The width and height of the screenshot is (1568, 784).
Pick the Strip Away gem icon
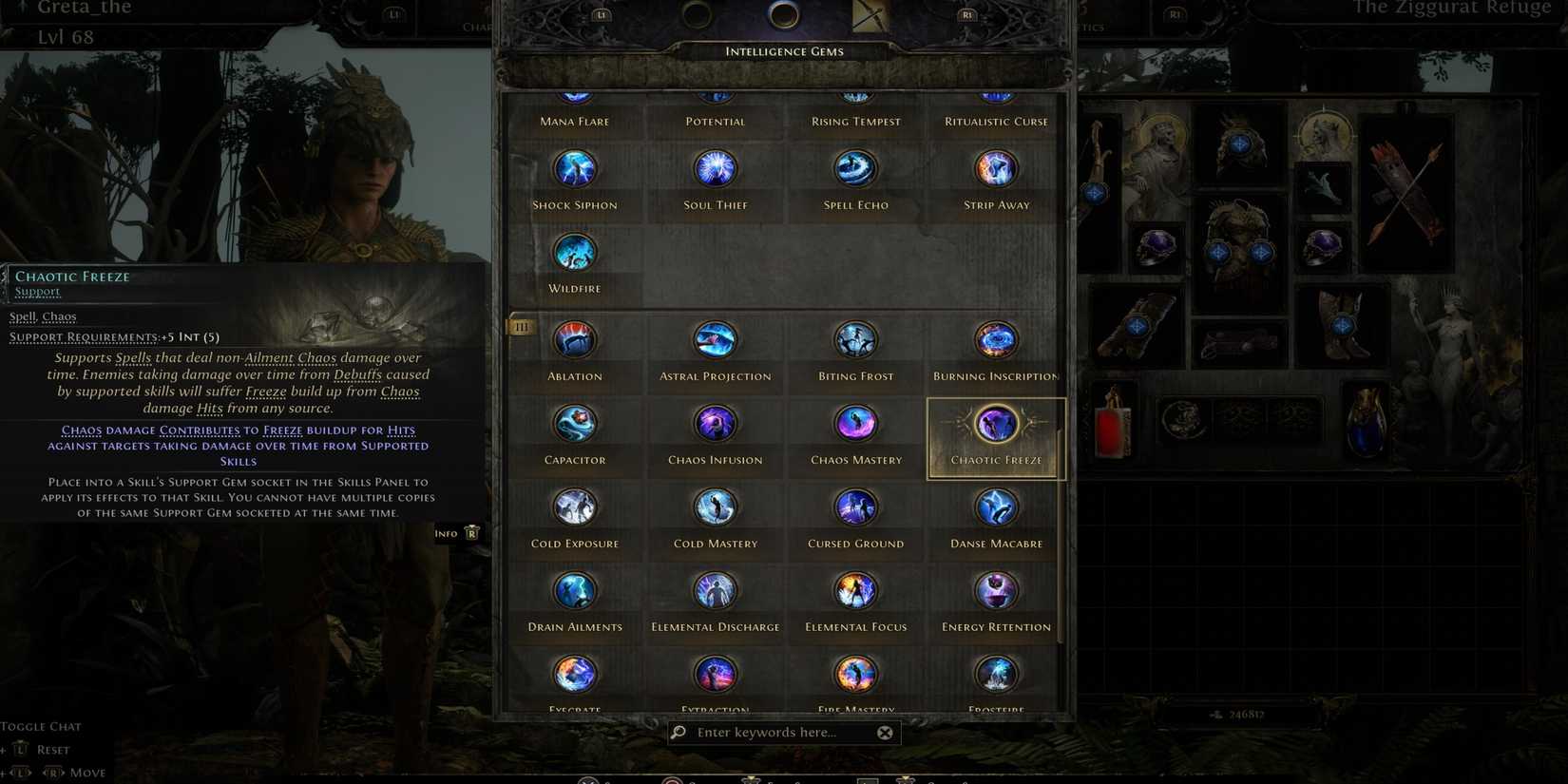(x=995, y=168)
